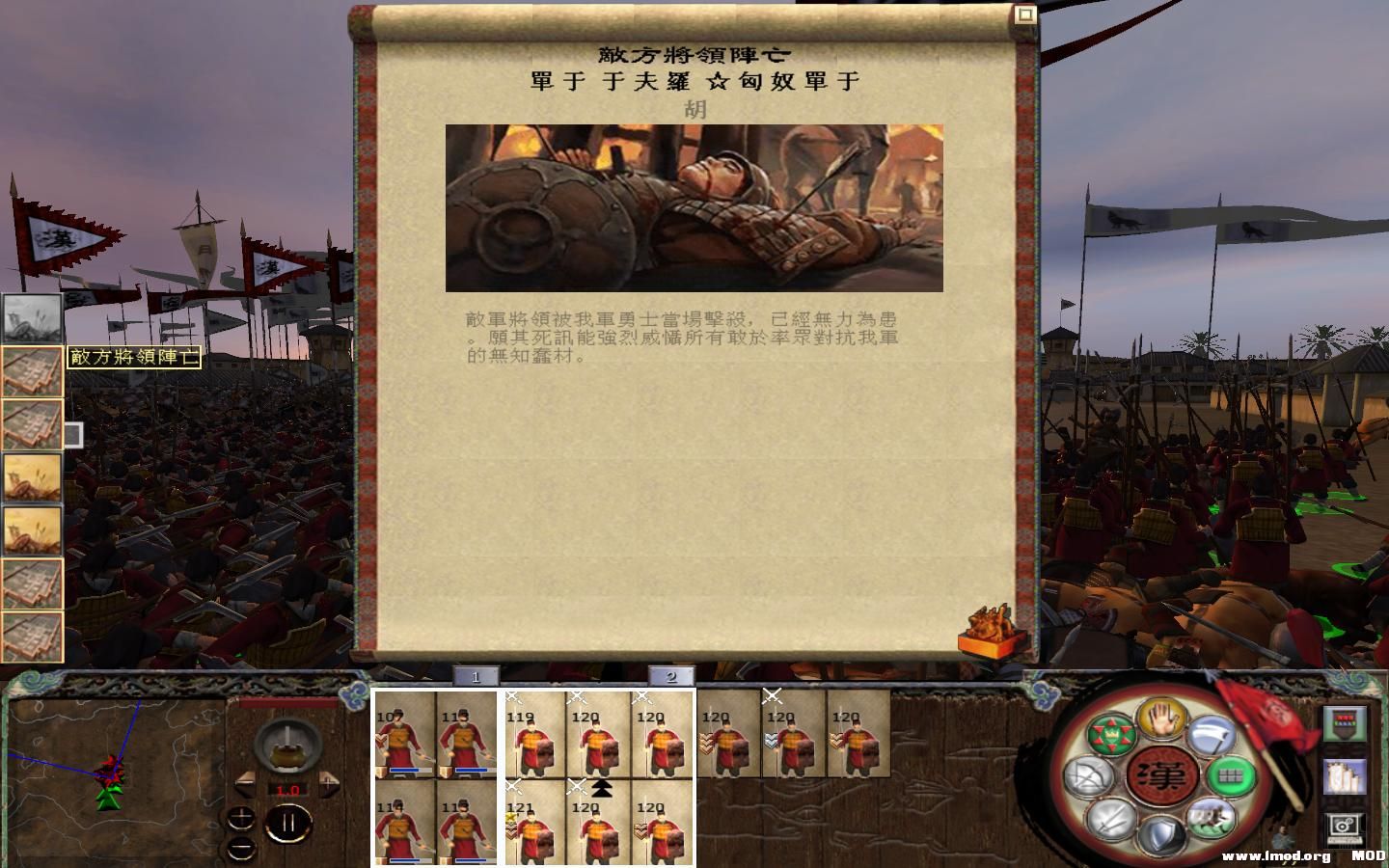Increase battle speed with the plus arrow
The width and height of the screenshot is (1389, 868).
329,783
